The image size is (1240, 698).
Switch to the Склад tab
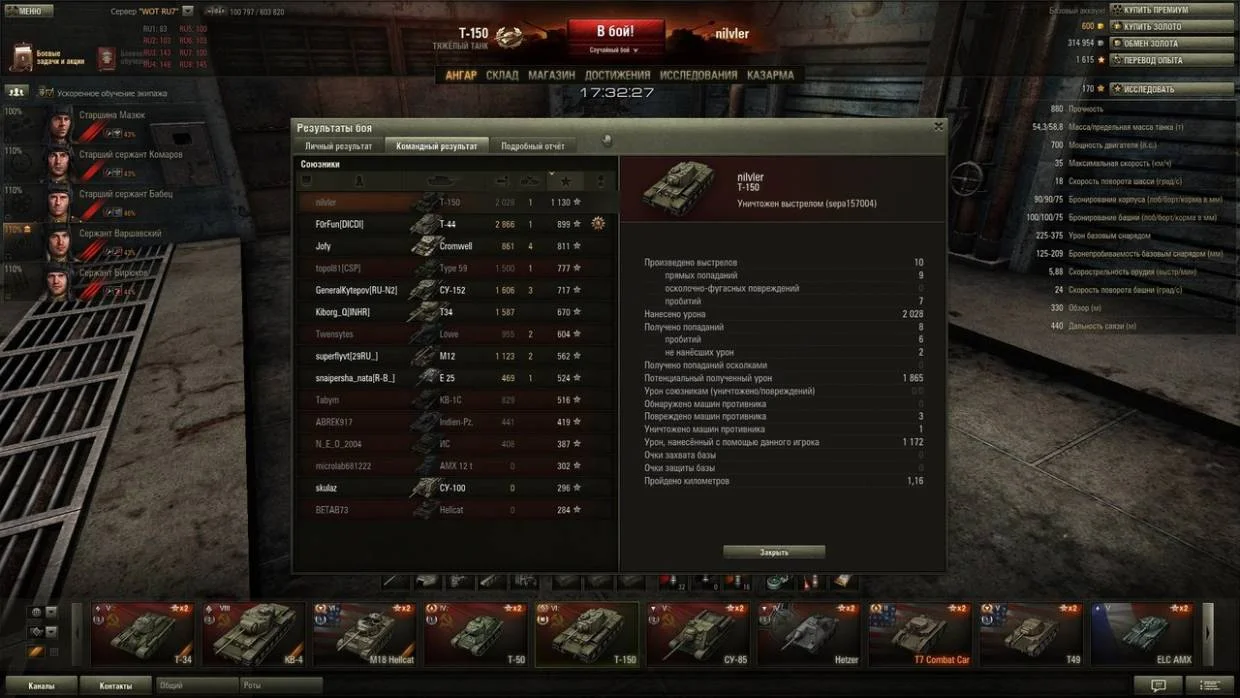(502, 75)
